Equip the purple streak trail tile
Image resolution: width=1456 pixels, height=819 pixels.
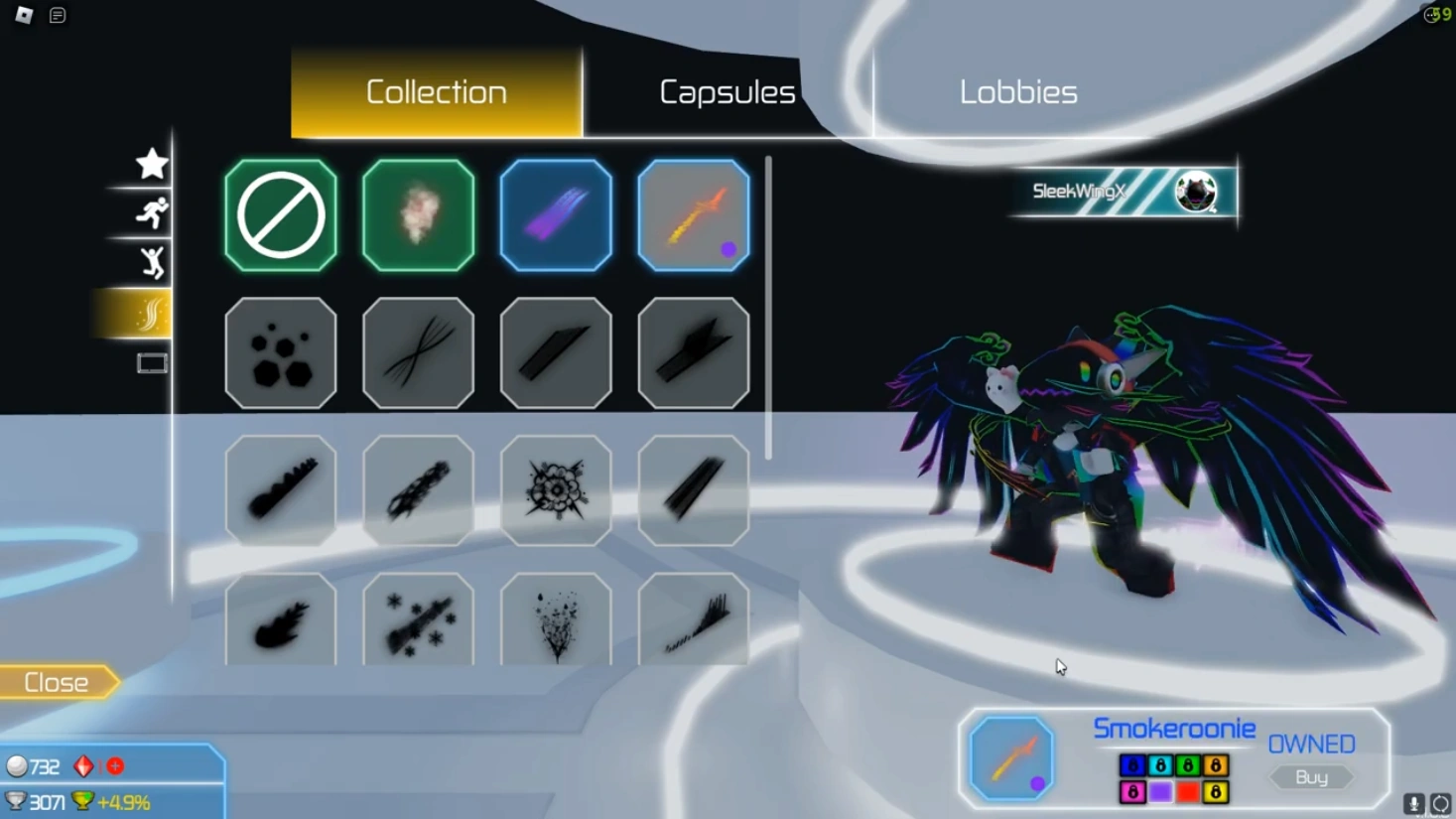pos(556,215)
